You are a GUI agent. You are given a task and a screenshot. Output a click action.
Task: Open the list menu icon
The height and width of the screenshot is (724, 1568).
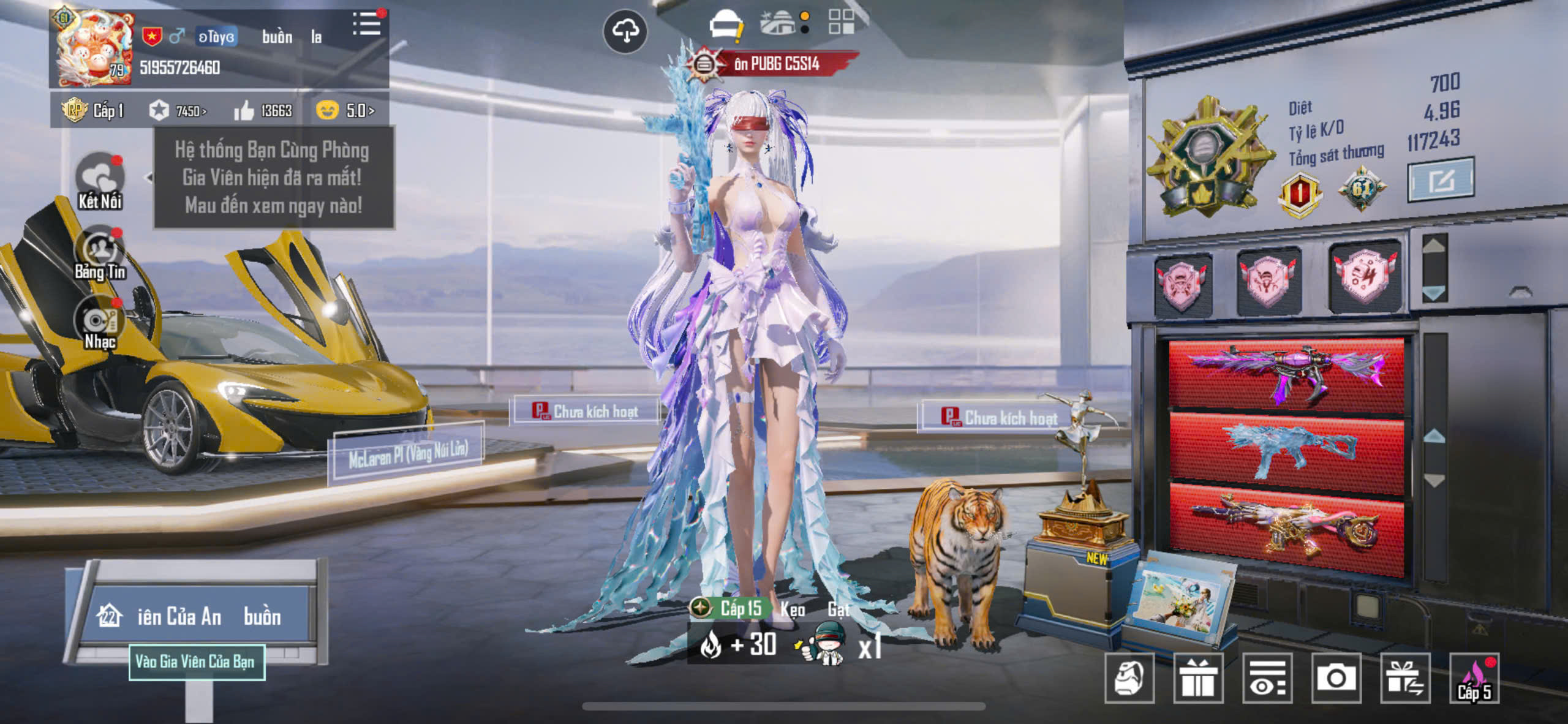367,24
